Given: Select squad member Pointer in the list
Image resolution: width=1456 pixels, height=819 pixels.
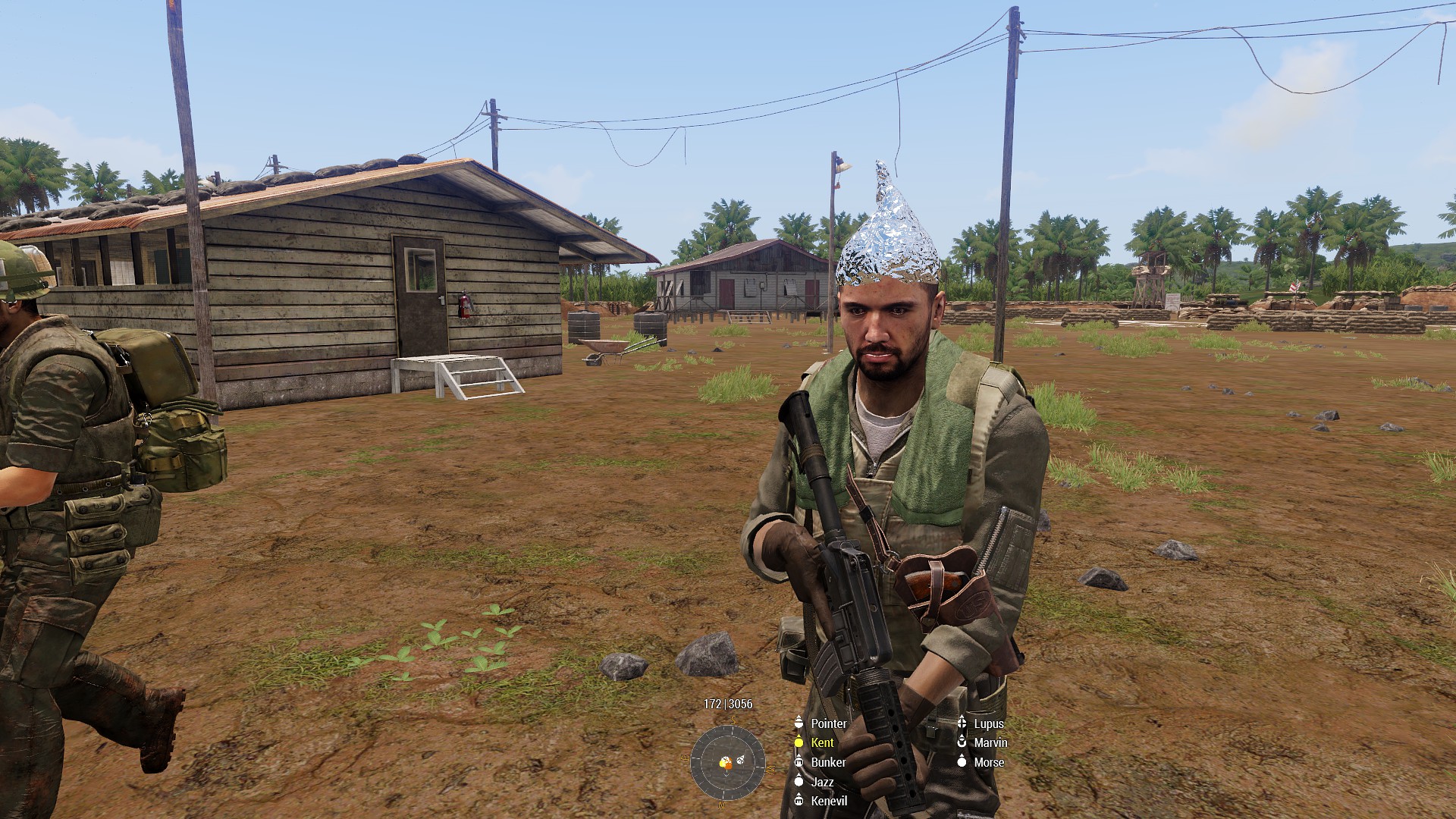Looking at the screenshot, I should 828,723.
